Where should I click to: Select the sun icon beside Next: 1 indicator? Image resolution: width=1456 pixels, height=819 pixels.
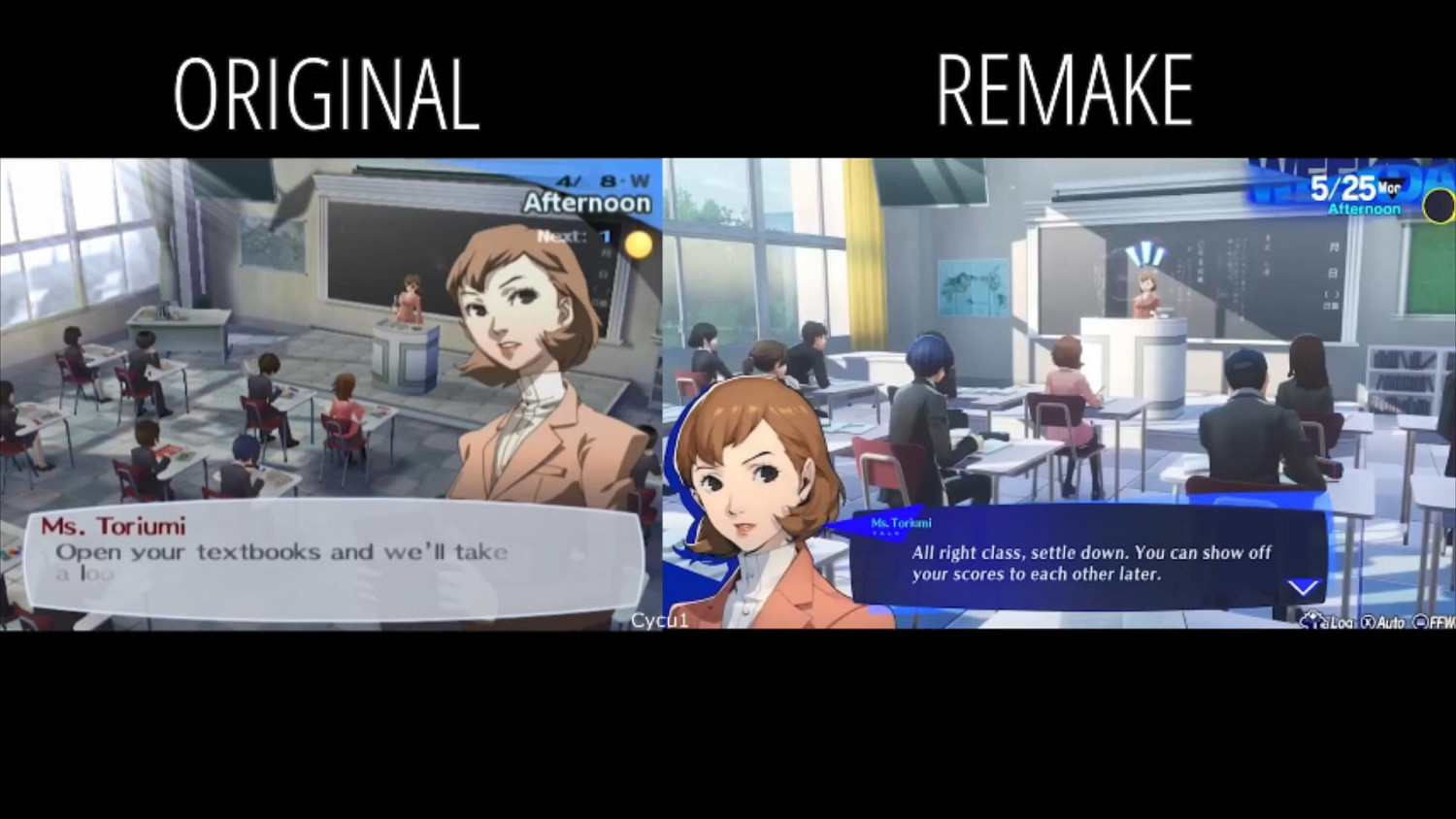point(638,245)
